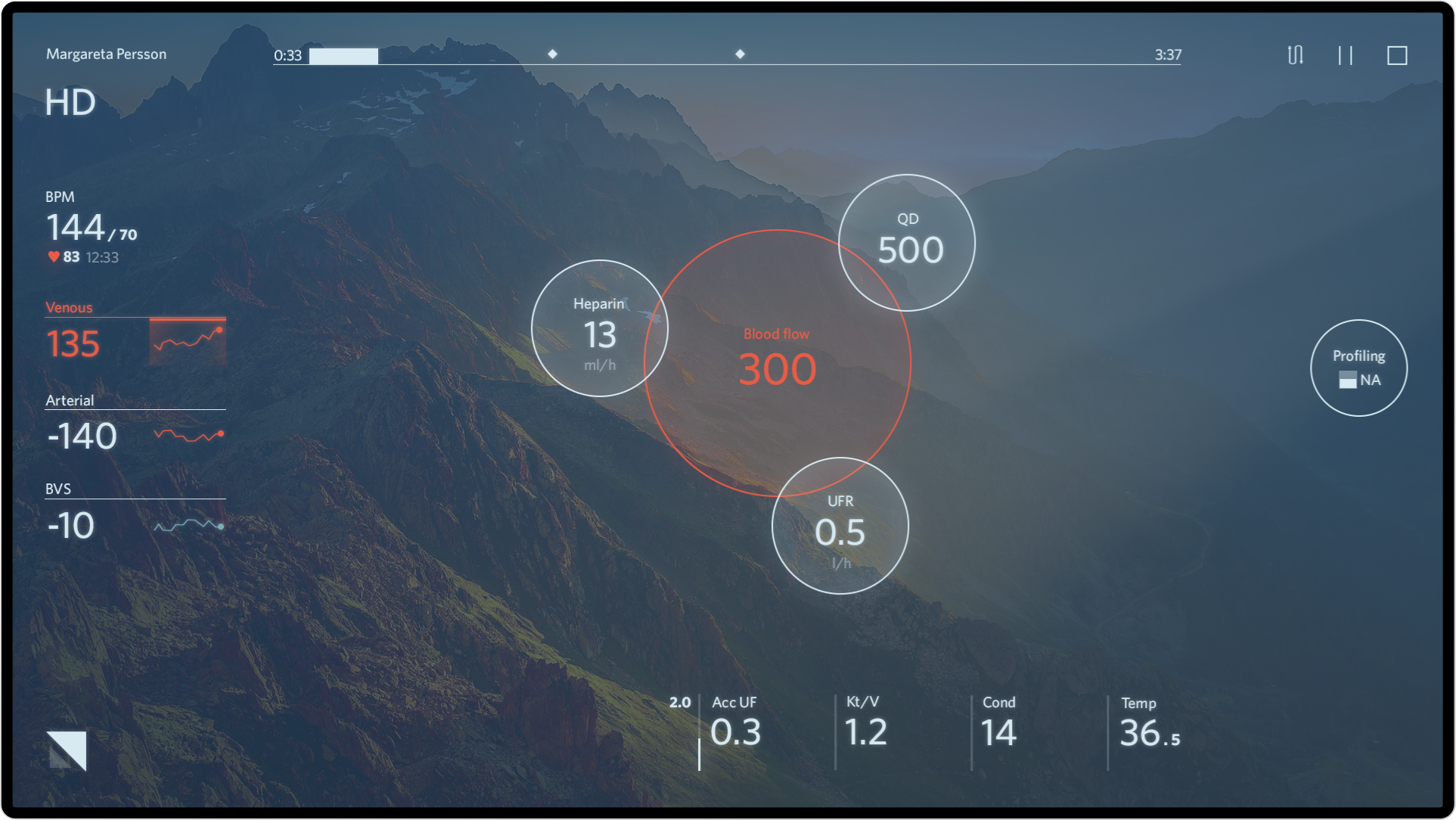
Task: Toggle the BVS trend graph
Action: pos(188,525)
